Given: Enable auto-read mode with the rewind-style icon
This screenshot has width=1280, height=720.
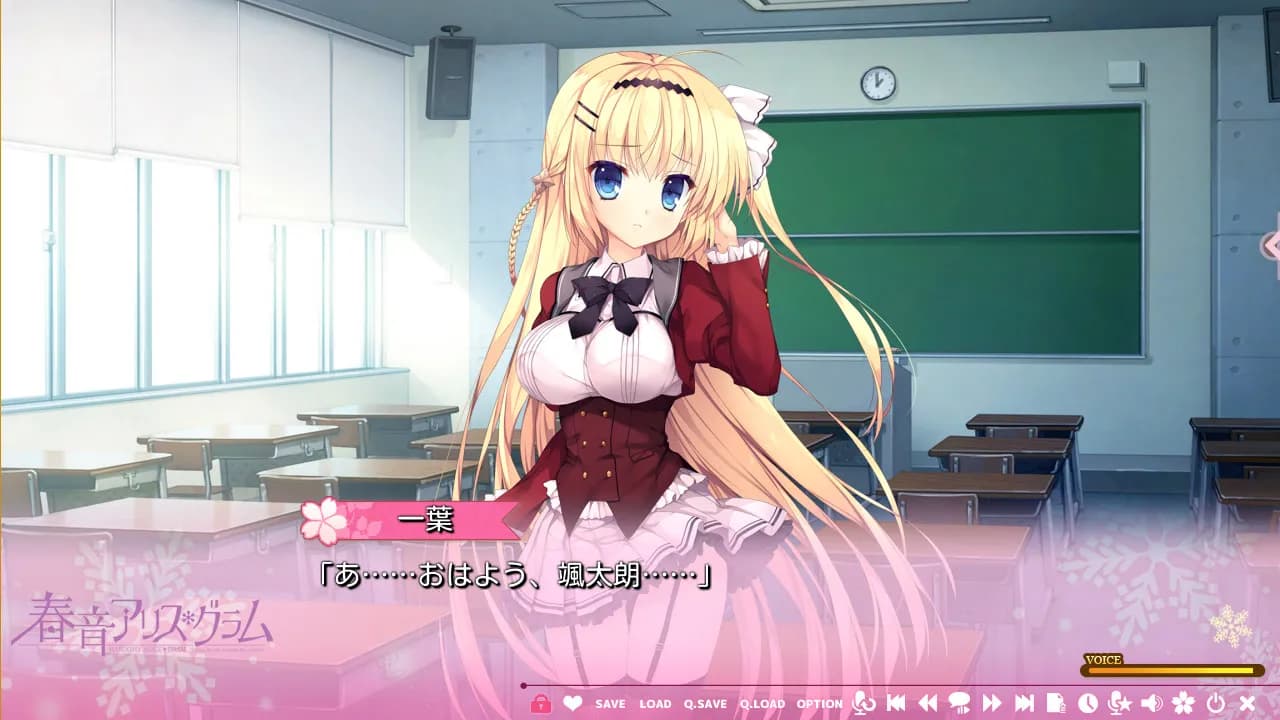Looking at the screenshot, I should click(x=930, y=703).
